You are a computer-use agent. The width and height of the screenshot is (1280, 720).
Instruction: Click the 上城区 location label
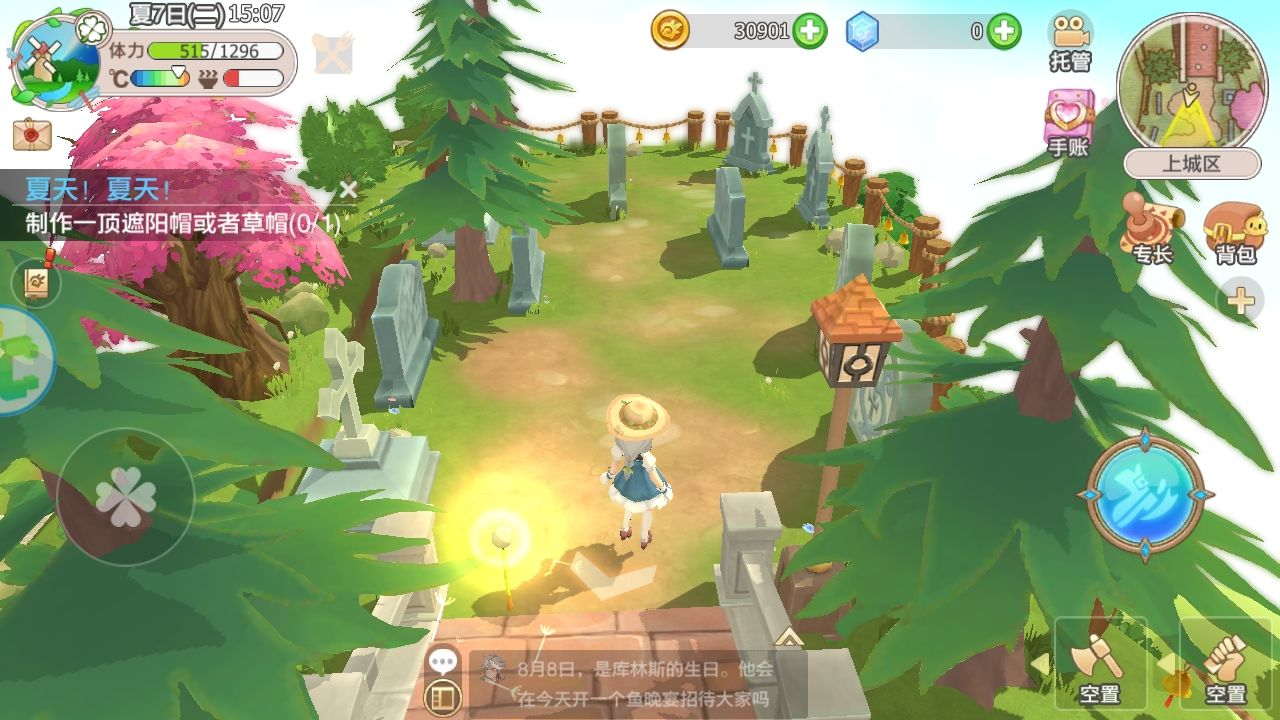click(1191, 164)
